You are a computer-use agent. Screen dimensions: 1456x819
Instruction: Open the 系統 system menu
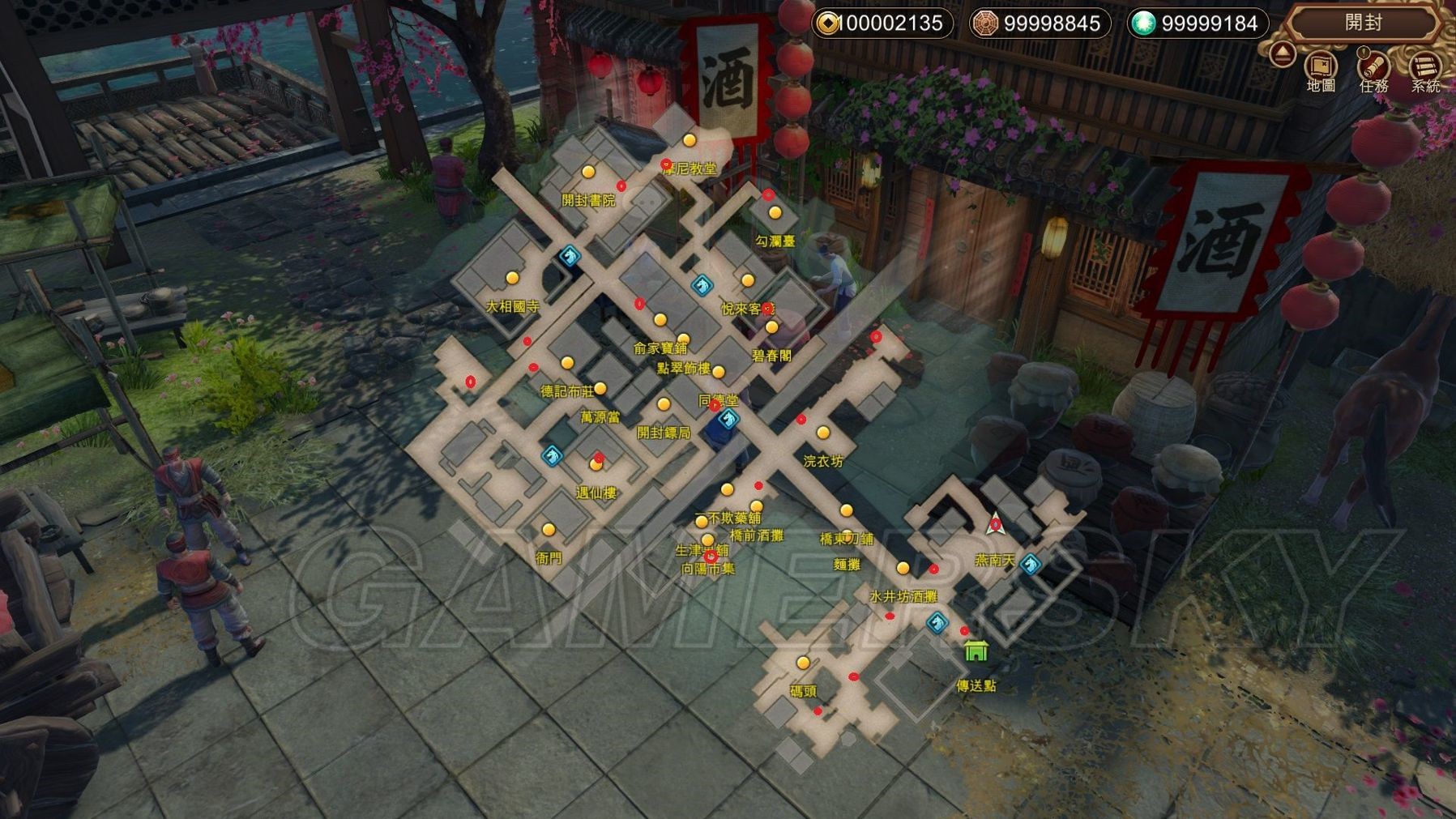click(x=1425, y=69)
